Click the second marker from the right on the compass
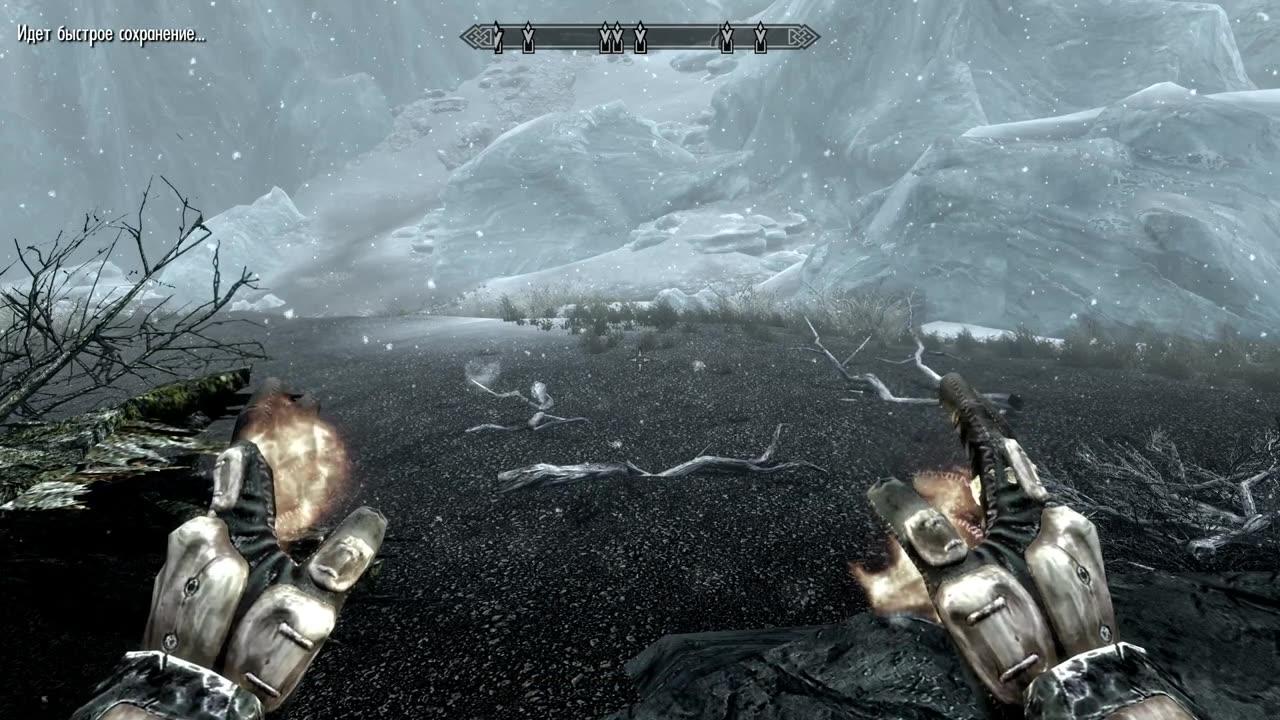Screen dimensions: 1280x720 (727, 37)
